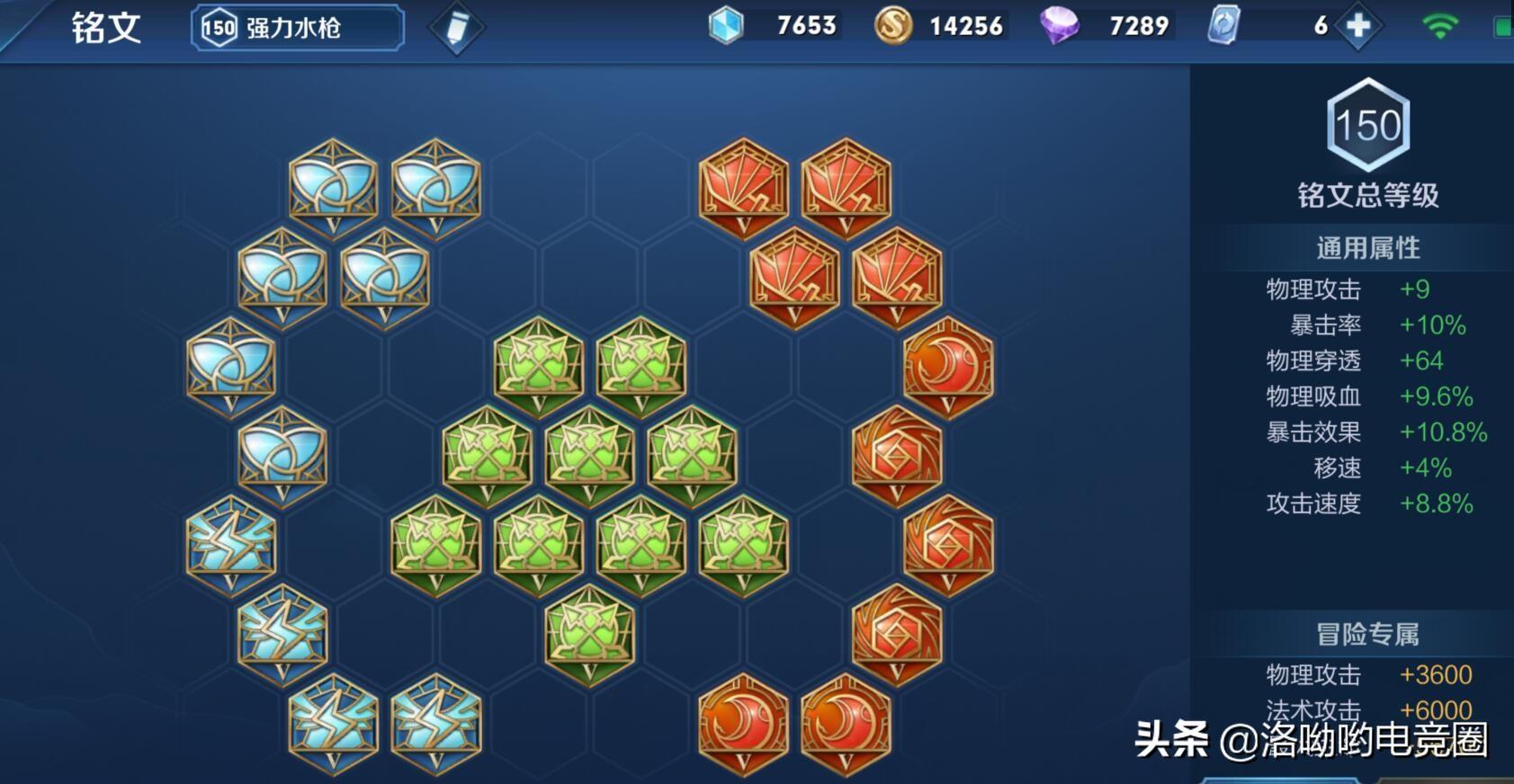Click the pencil edit icon
This screenshot has width=1514, height=784.
click(456, 28)
